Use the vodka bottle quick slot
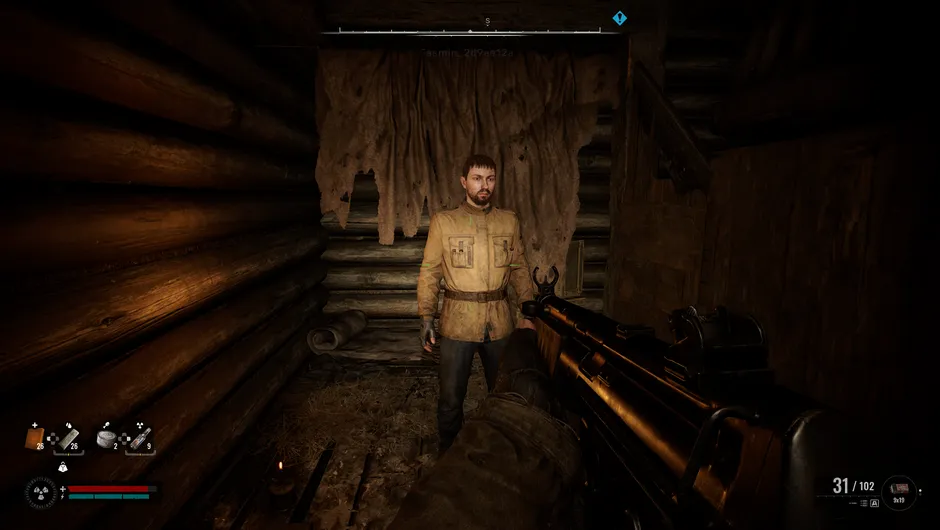The image size is (940, 530). tap(140, 437)
